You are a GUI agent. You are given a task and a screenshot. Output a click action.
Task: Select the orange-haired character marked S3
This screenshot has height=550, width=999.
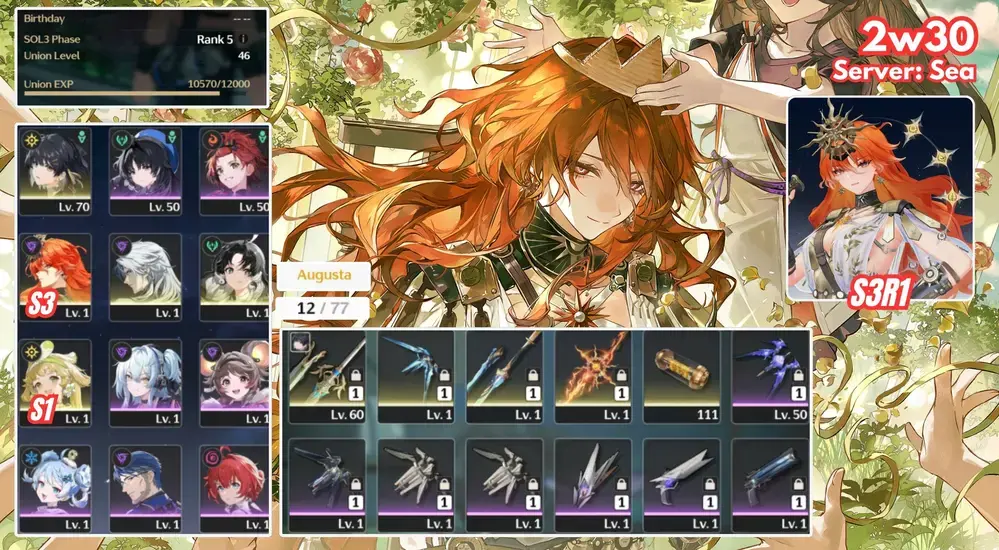tap(55, 274)
